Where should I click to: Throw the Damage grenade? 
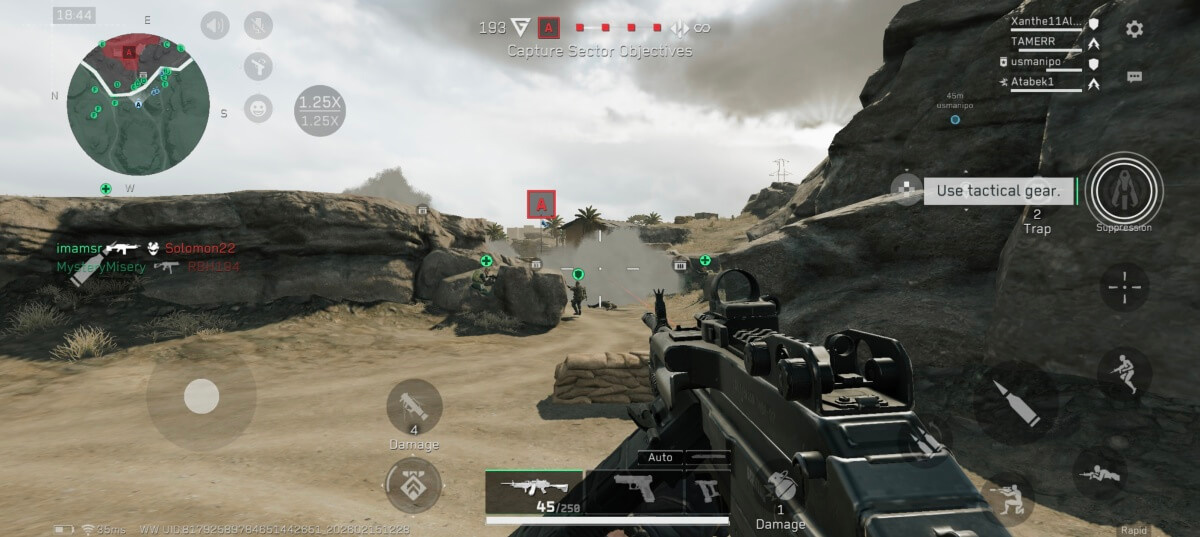780,491
